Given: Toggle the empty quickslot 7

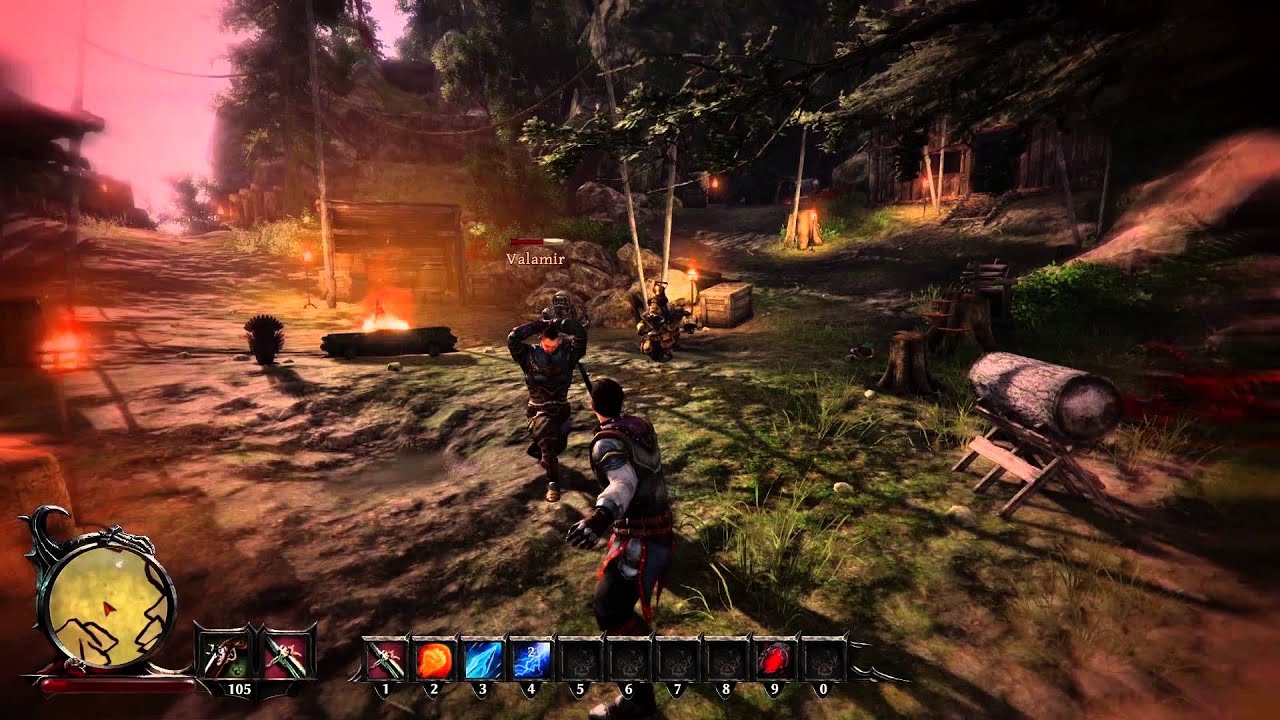Looking at the screenshot, I should (x=678, y=661).
